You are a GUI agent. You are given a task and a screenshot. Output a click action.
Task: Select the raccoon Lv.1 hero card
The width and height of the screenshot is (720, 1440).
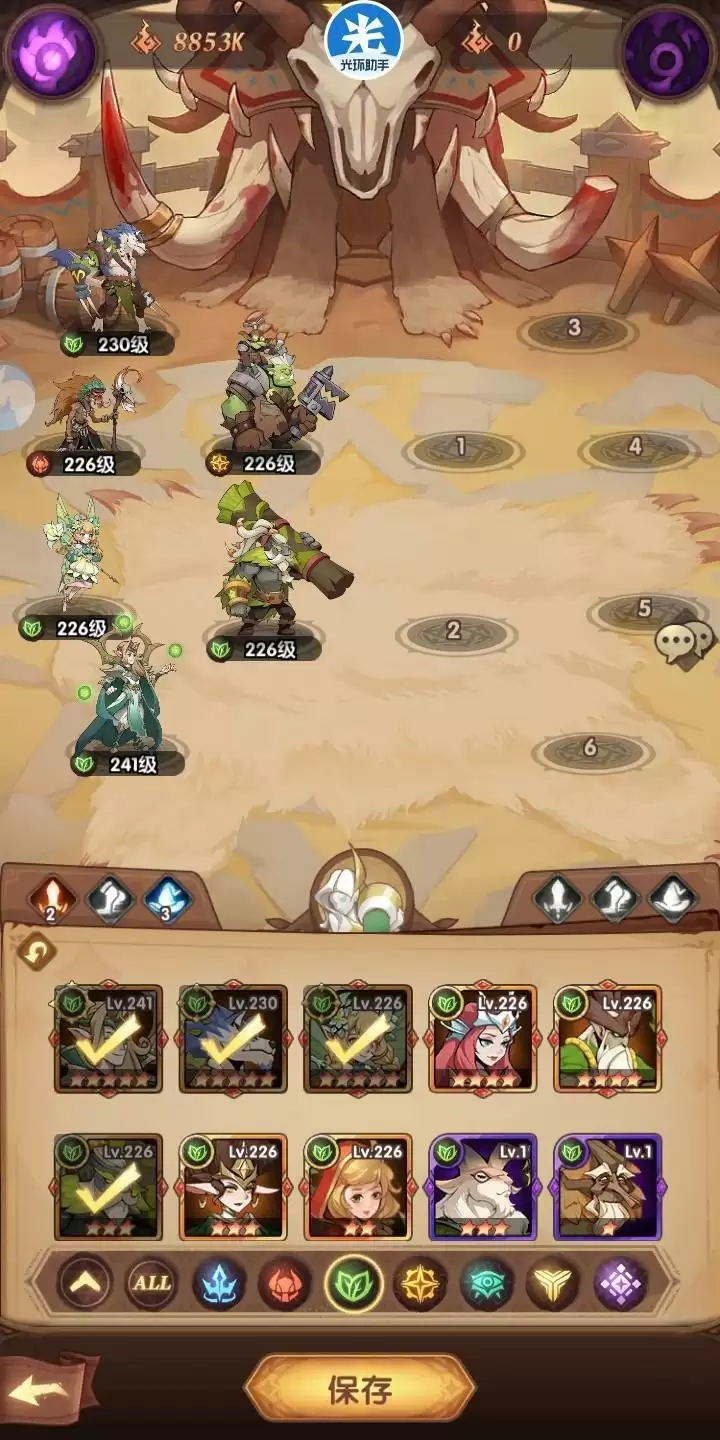[608, 1187]
